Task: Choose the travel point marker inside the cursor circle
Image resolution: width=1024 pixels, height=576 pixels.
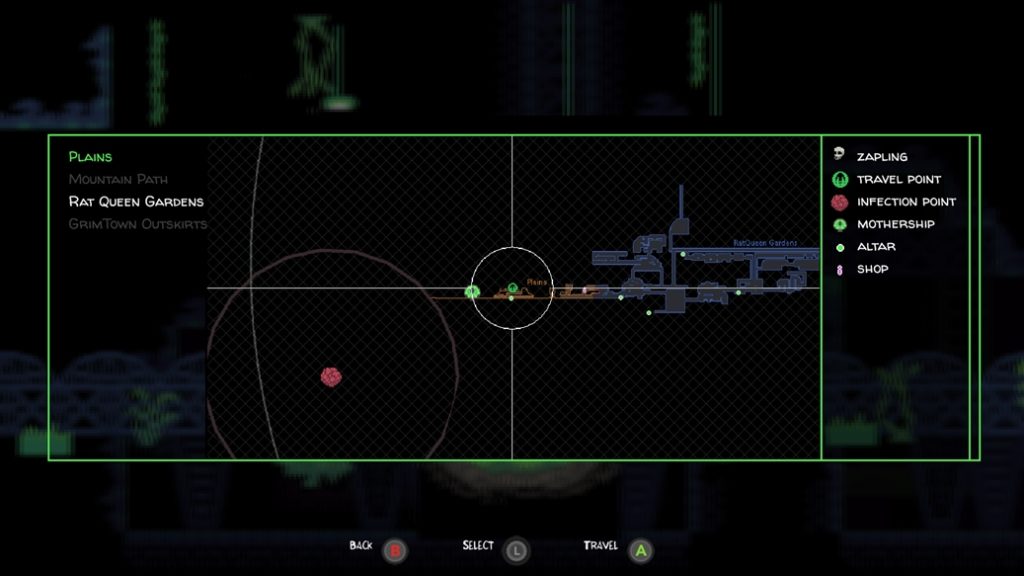Action: 512,289
